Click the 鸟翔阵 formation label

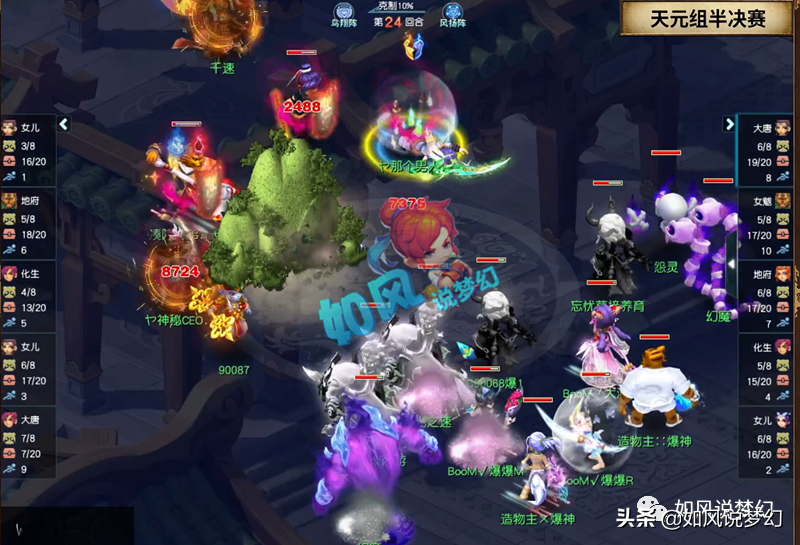(345, 19)
